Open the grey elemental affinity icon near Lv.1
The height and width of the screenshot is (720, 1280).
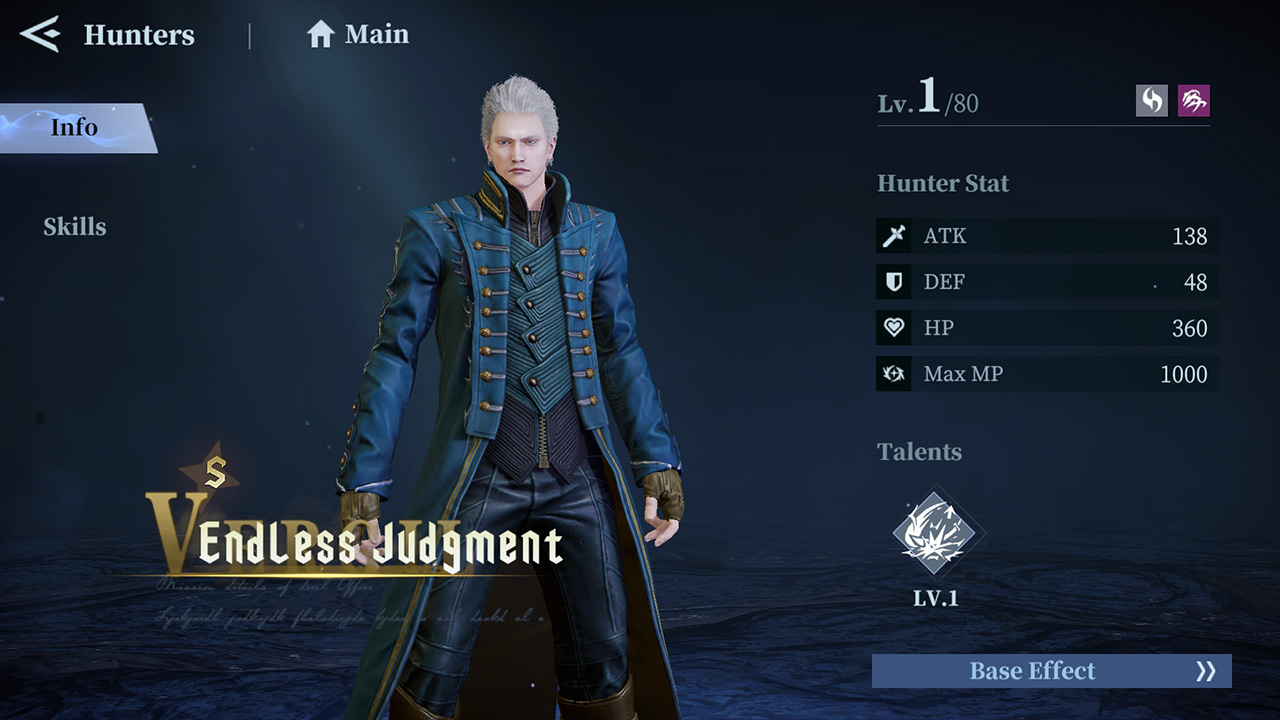pos(1150,100)
